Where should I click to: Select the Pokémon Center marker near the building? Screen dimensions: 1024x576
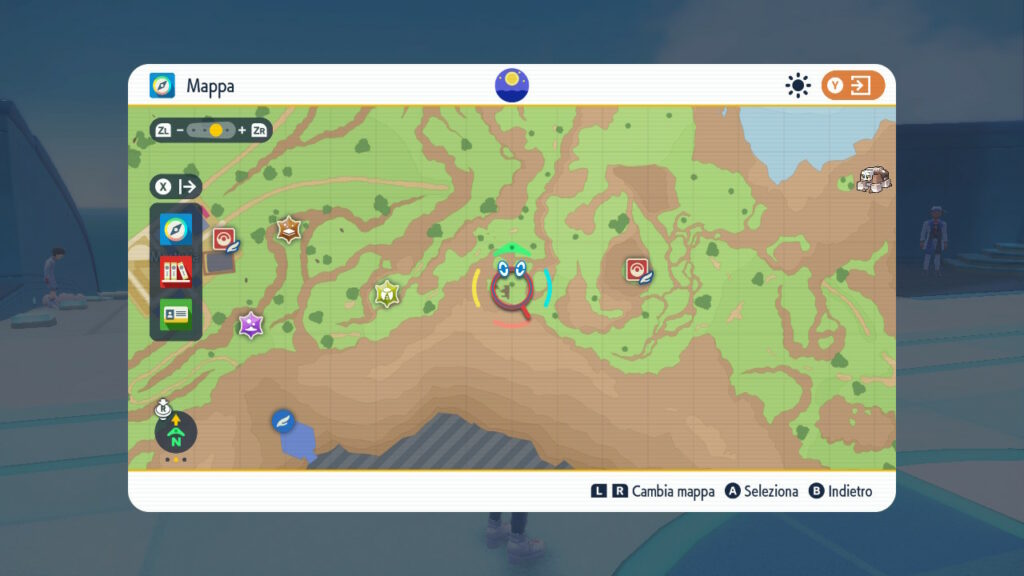(x=224, y=240)
